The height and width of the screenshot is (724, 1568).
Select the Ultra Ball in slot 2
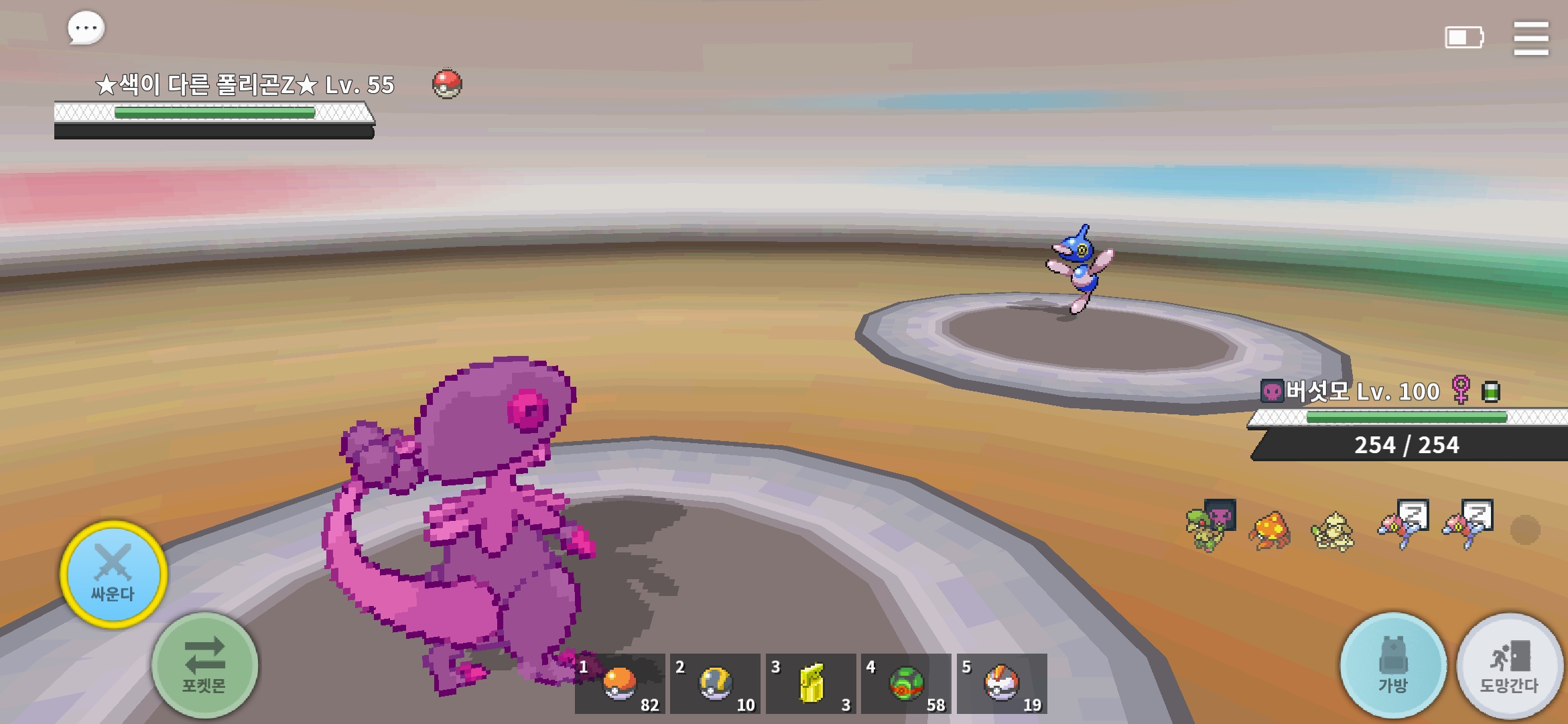716,684
